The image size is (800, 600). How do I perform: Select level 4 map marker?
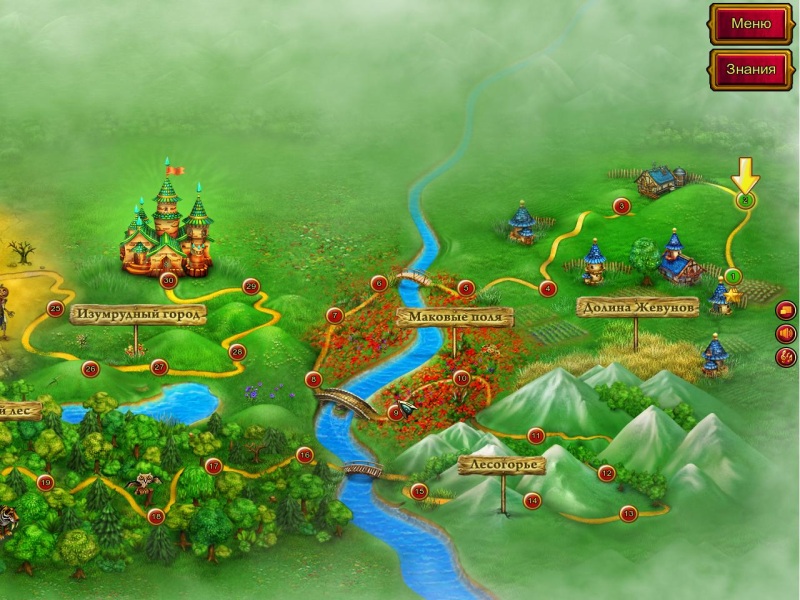[547, 289]
